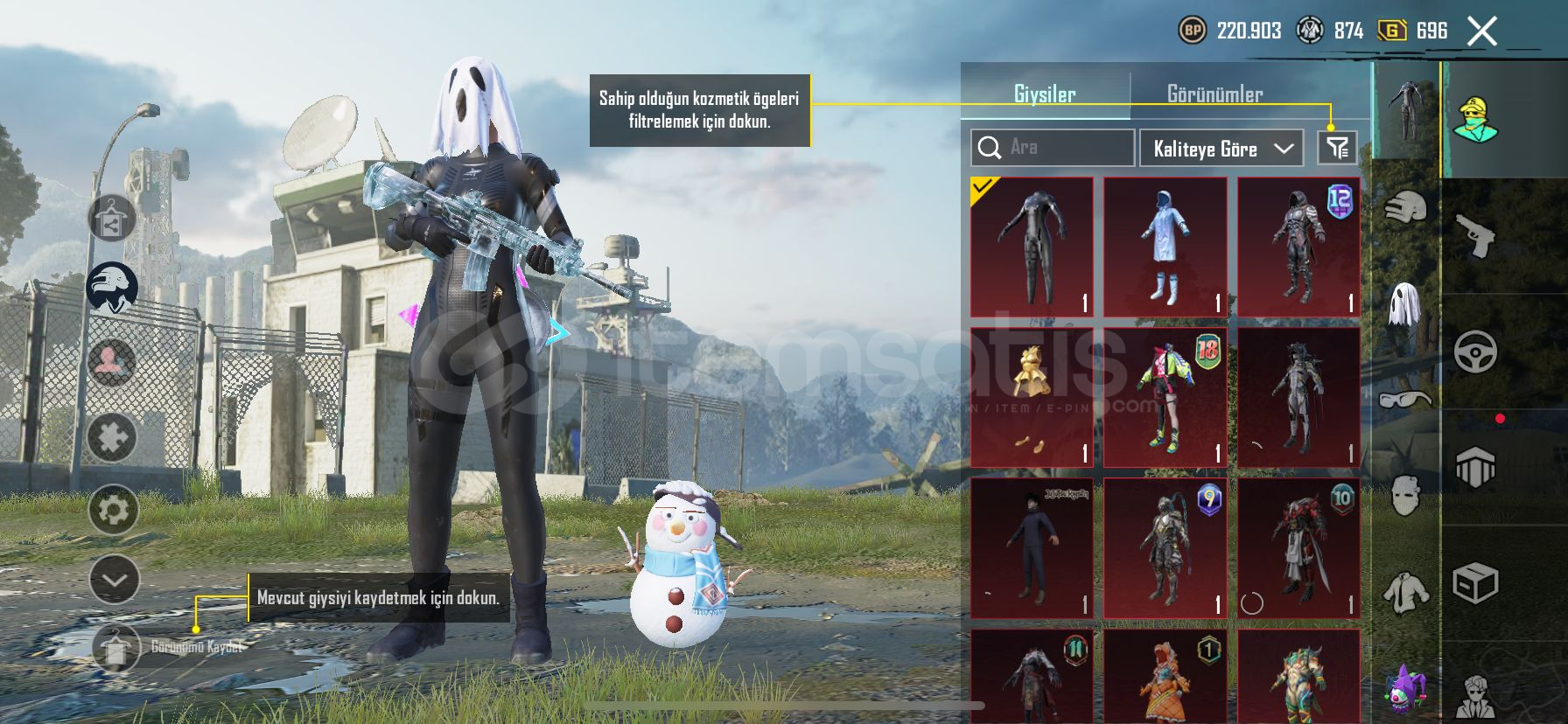The width and height of the screenshot is (1568, 724).
Task: Open the glasses category
Action: [1405, 400]
